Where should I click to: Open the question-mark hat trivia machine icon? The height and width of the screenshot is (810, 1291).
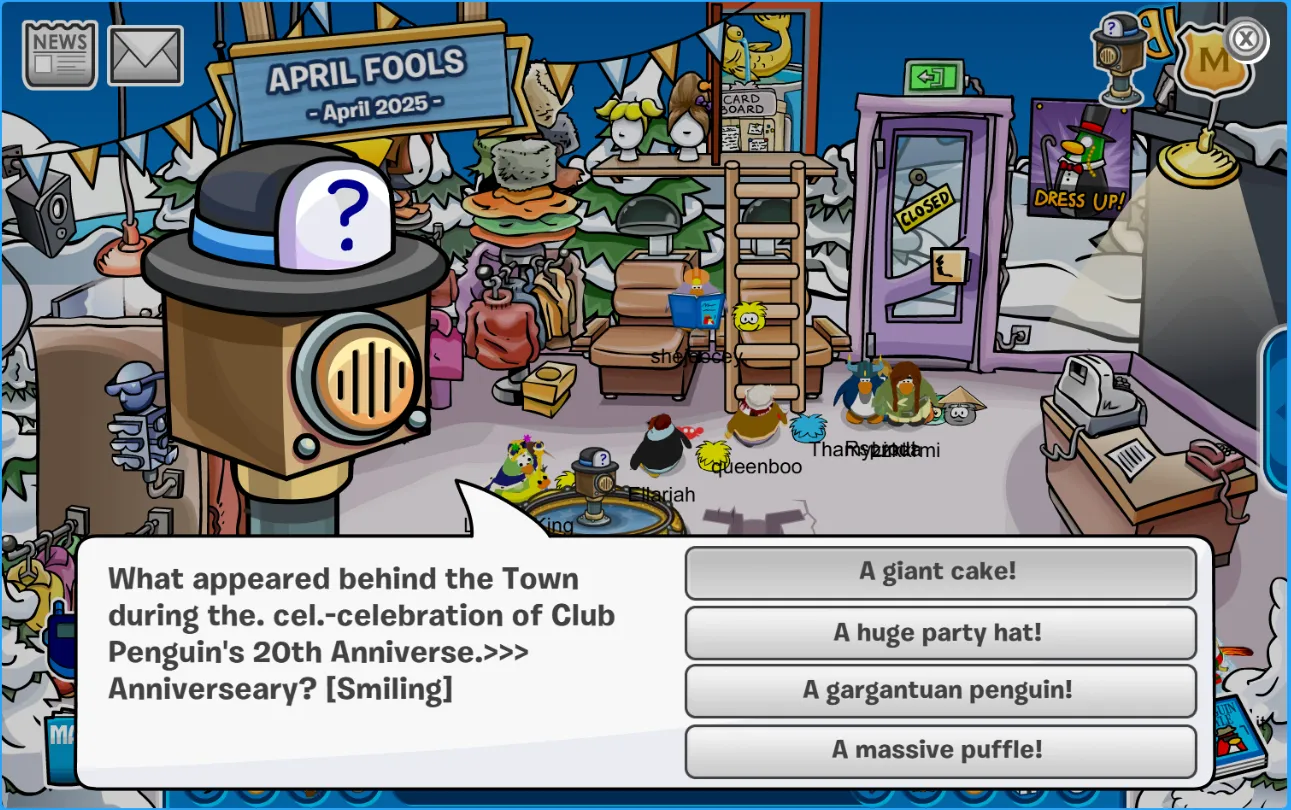(1118, 58)
